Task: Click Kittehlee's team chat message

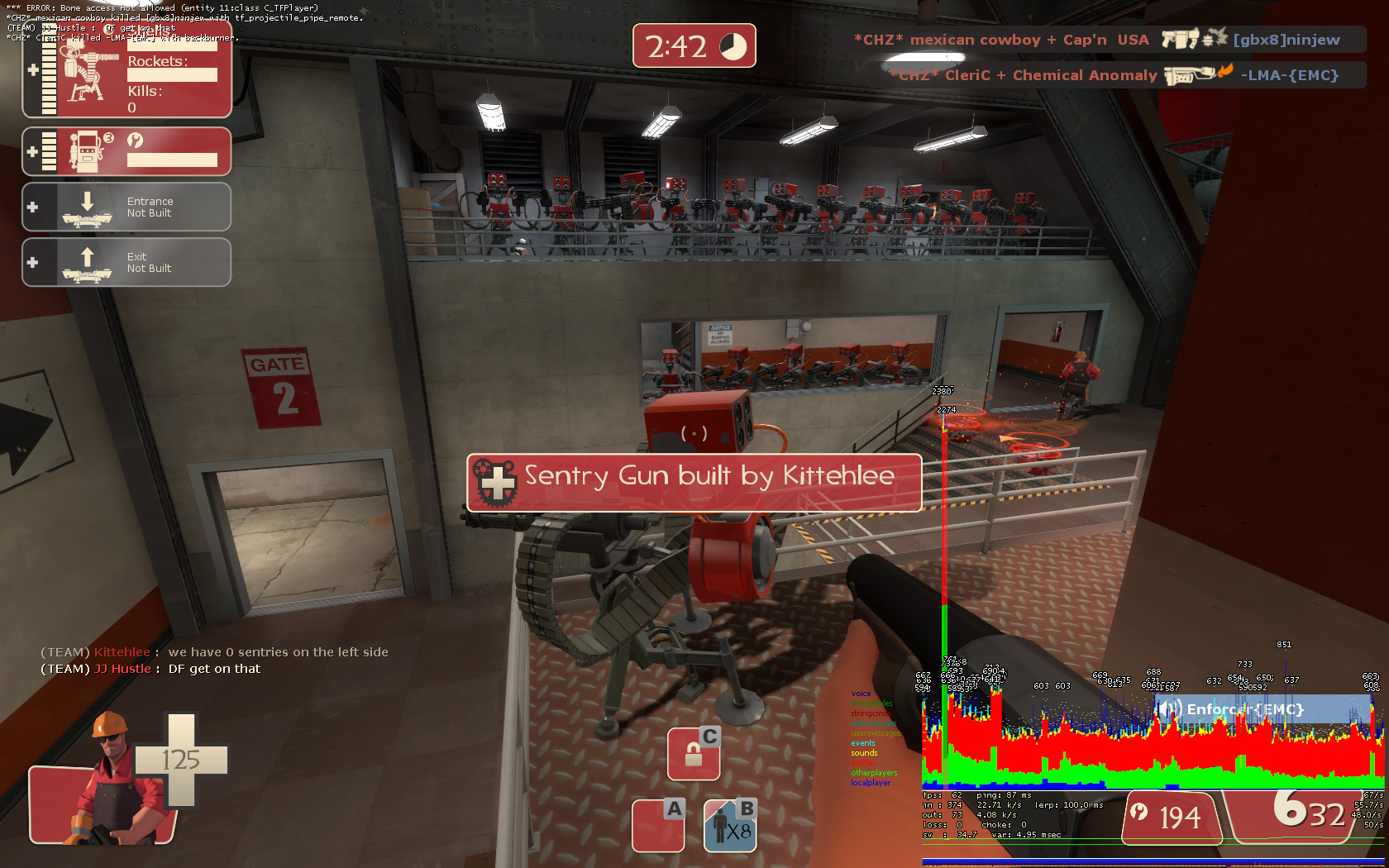Action: 215,652
